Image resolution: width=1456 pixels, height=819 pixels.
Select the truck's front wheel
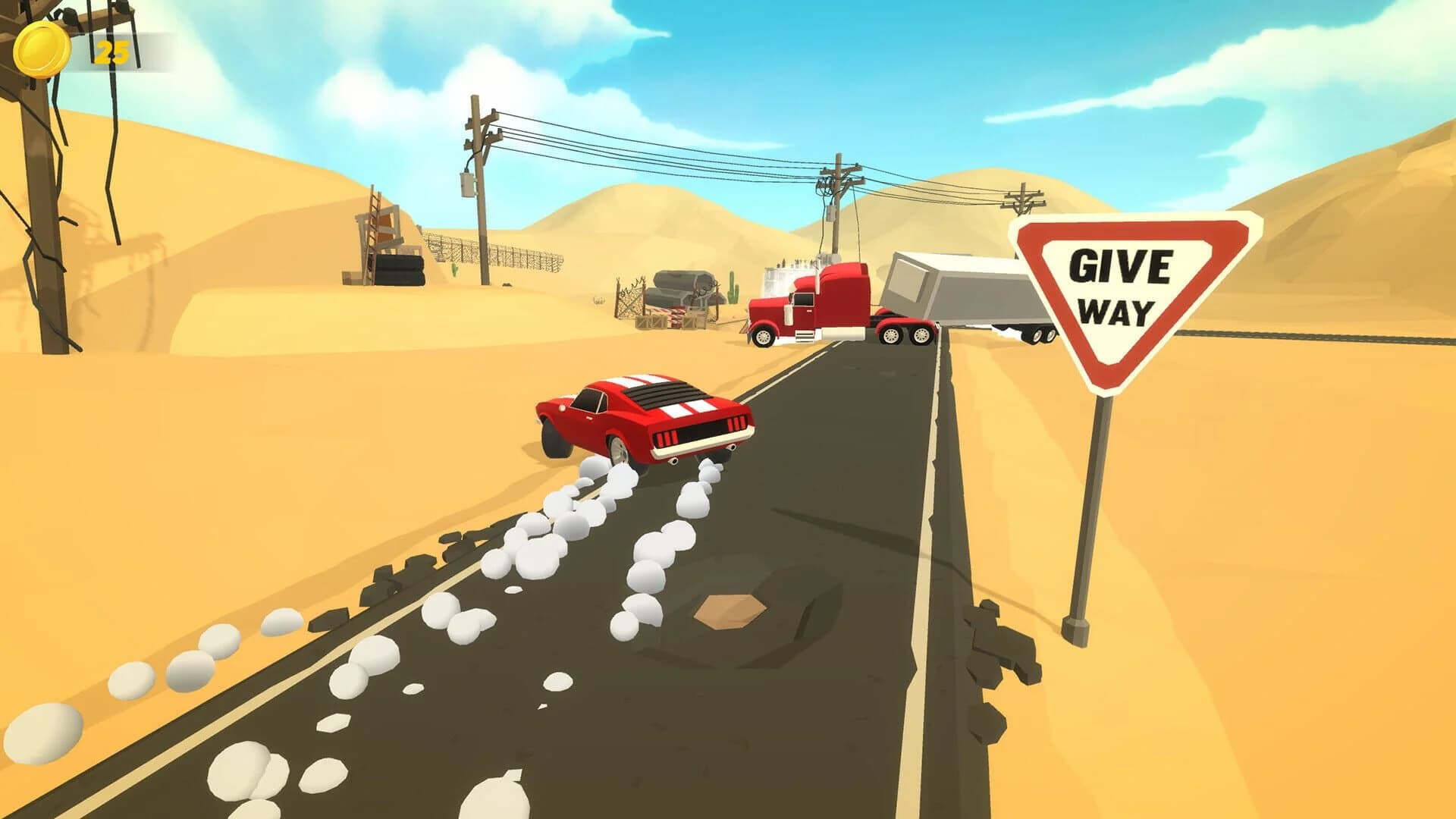tap(764, 337)
